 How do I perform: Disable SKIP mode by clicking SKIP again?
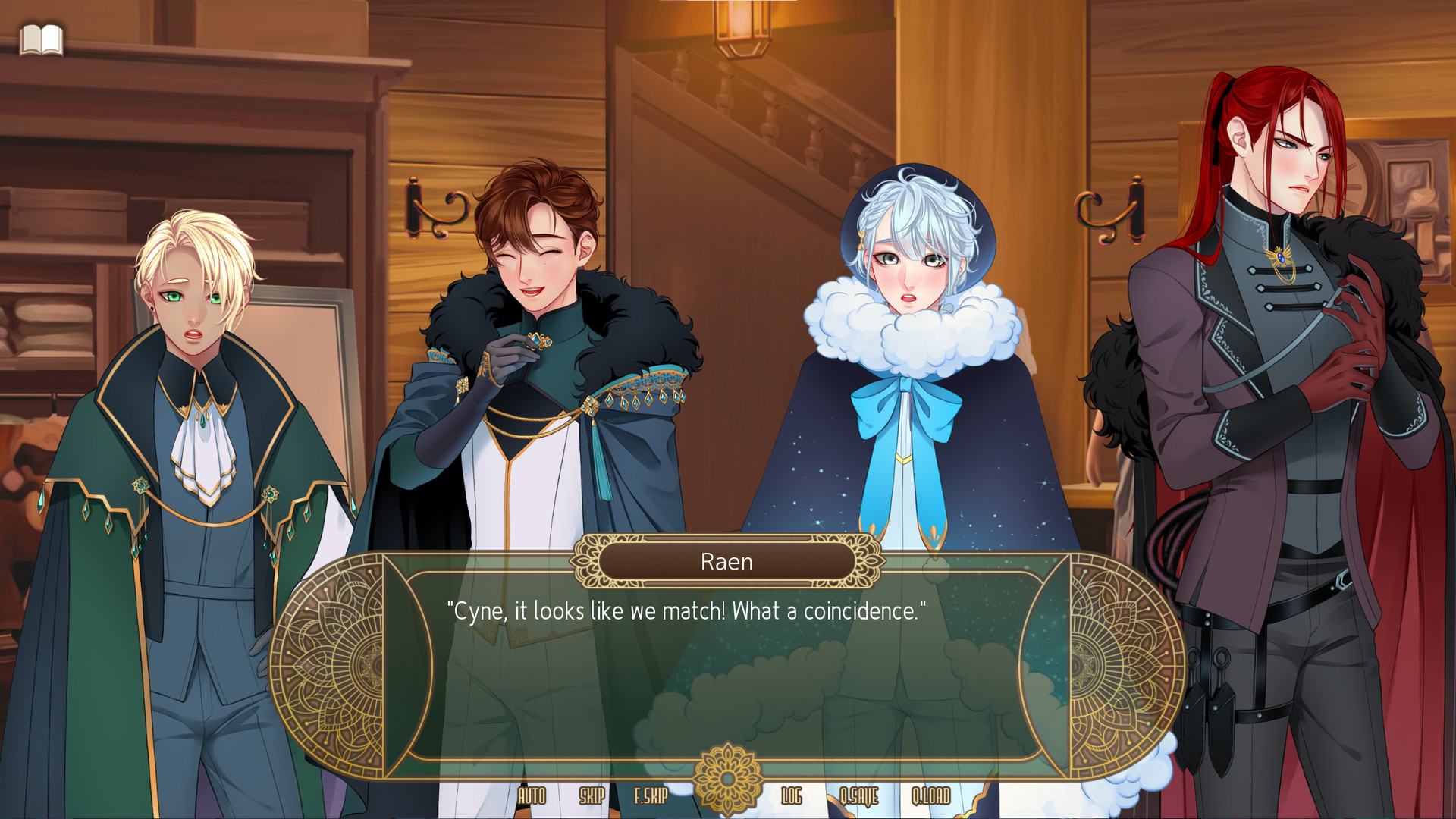592,797
